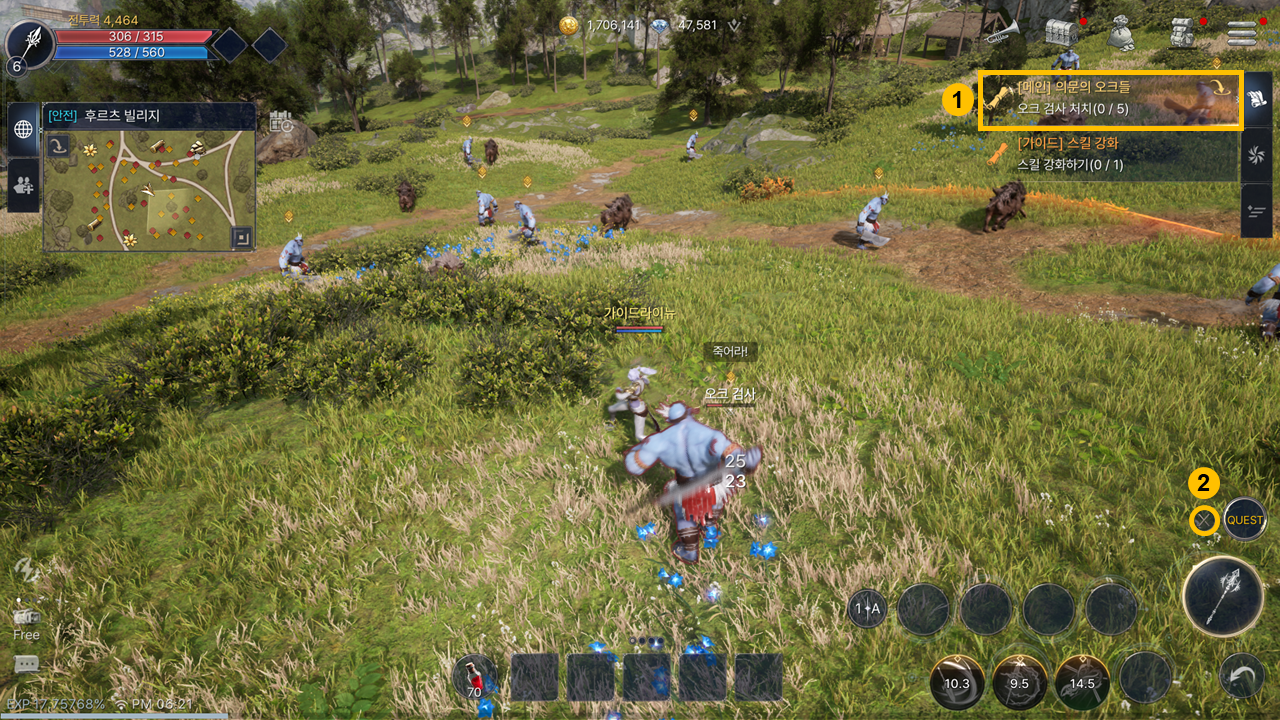
Task: Click the minimap expand corner button
Action: coord(241,238)
